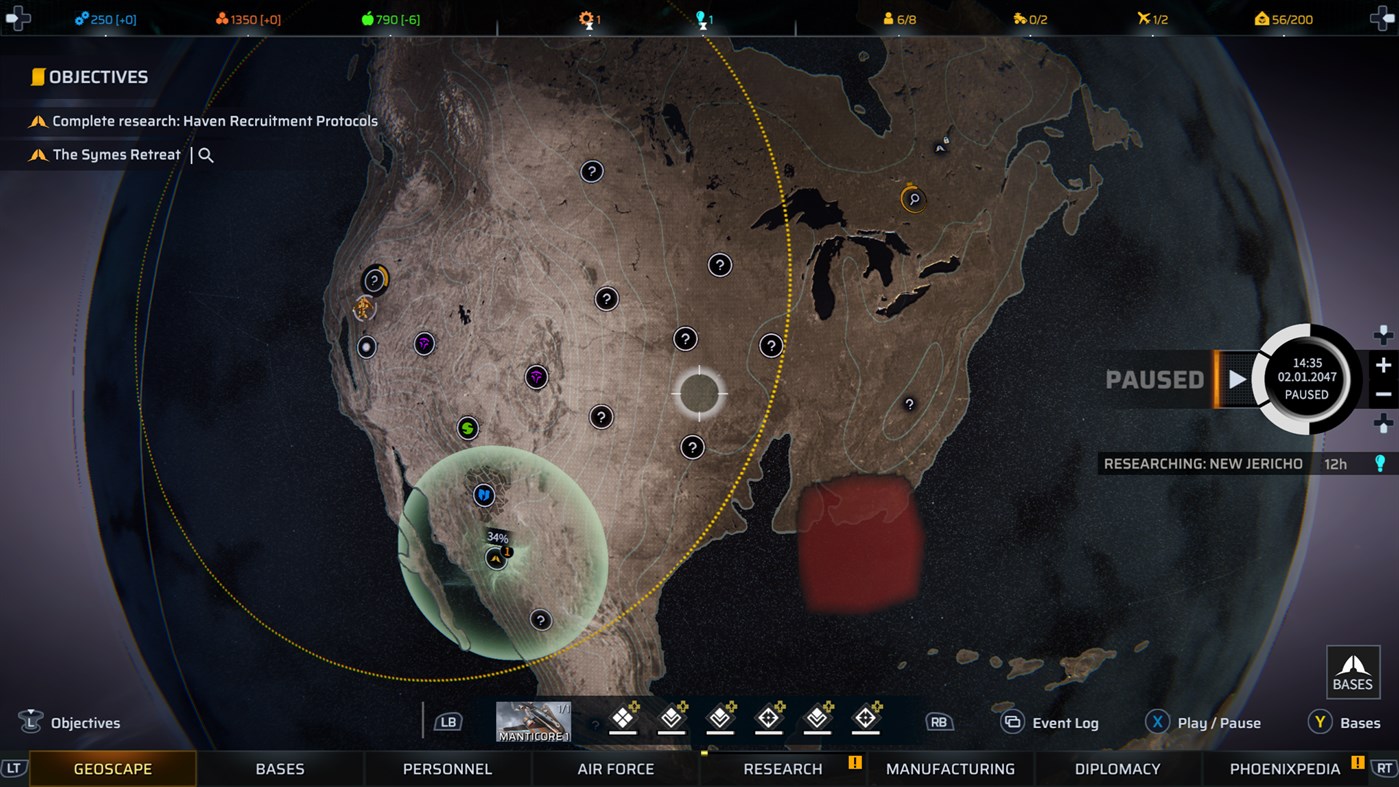The width and height of the screenshot is (1399, 787).
Task: Click the magnifier next to The Symes Retreat
Action: tap(204, 155)
